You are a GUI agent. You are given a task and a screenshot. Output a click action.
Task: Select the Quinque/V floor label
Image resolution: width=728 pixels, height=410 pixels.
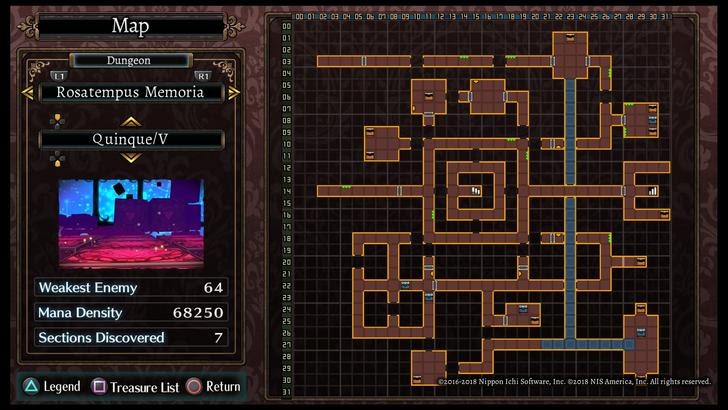[x=132, y=139]
